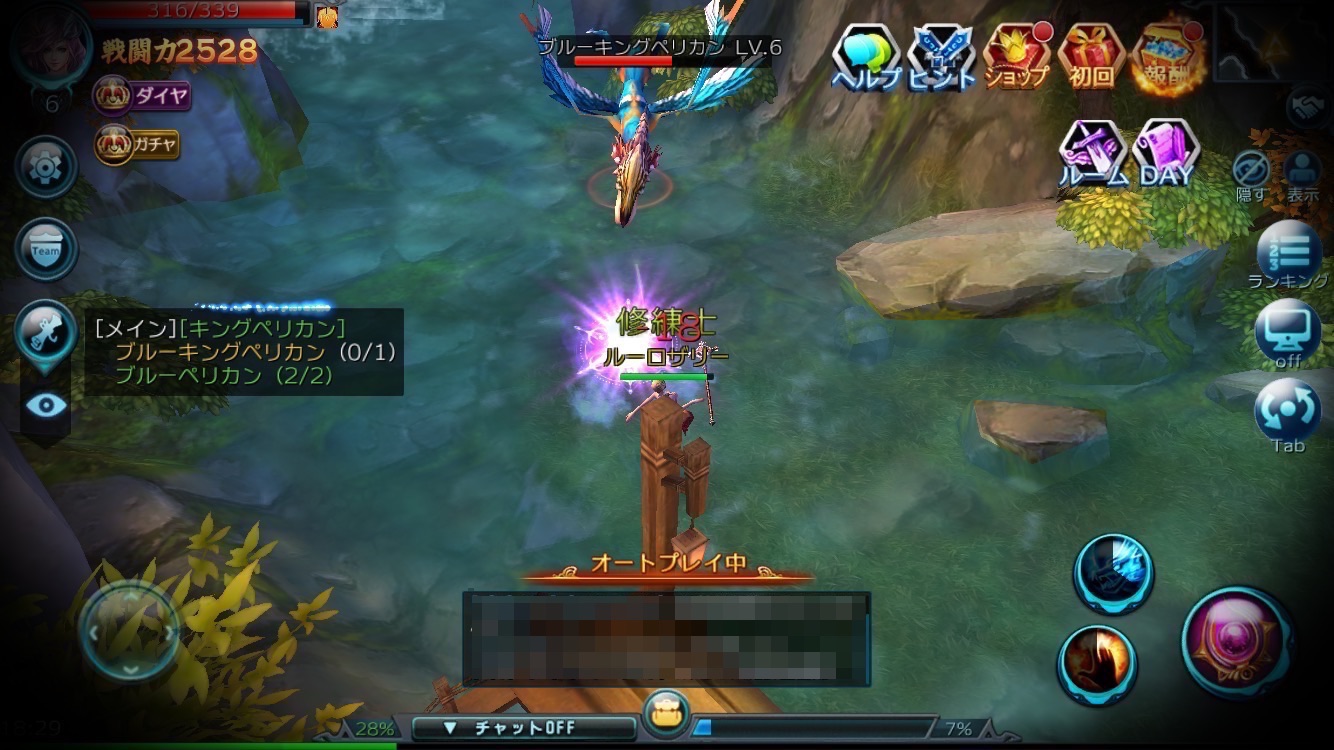Tap the 隠す hide button
Image resolution: width=1334 pixels, height=750 pixels.
1251,174
